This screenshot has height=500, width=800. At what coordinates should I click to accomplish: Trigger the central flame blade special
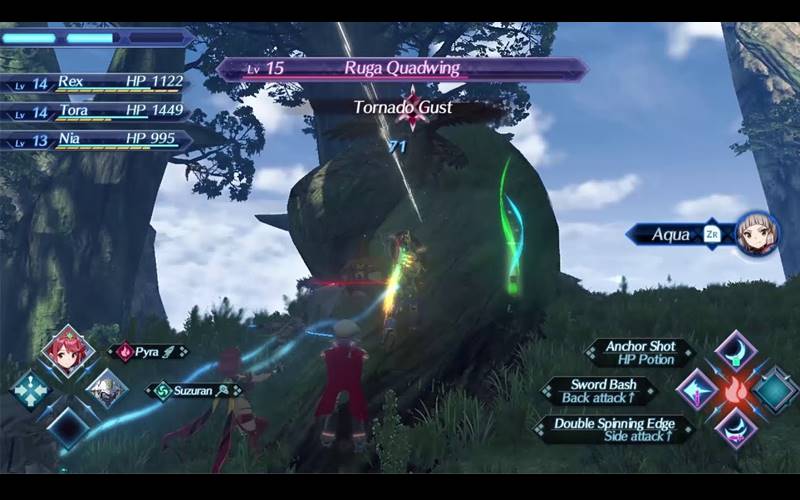pos(735,390)
